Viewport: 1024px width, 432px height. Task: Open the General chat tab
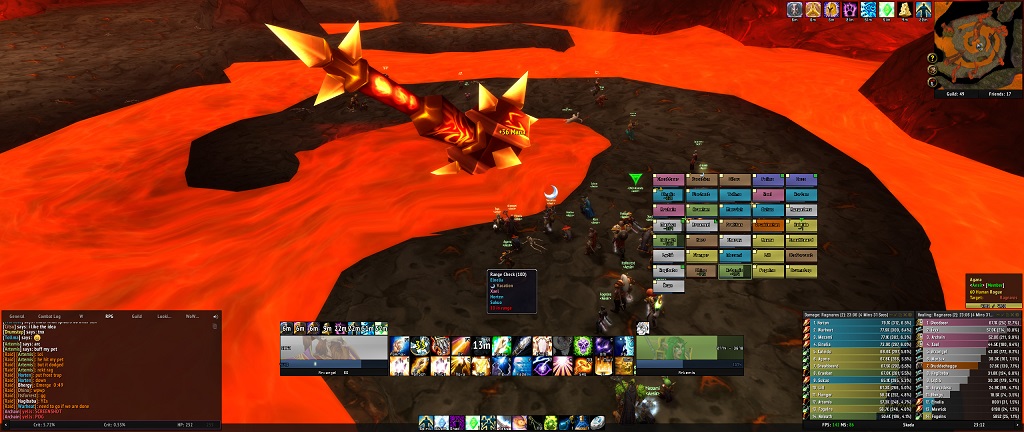click(x=17, y=316)
